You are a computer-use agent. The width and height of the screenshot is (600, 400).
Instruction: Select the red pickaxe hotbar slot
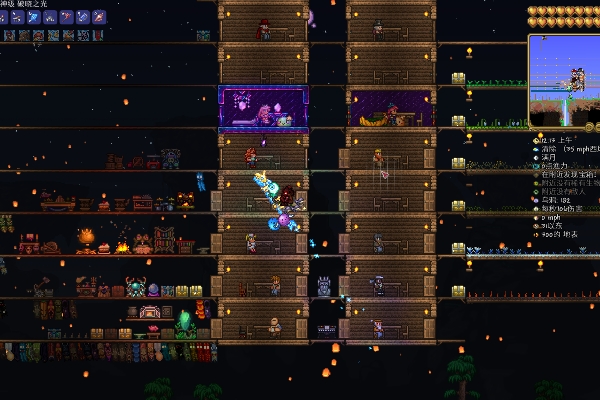65,17
